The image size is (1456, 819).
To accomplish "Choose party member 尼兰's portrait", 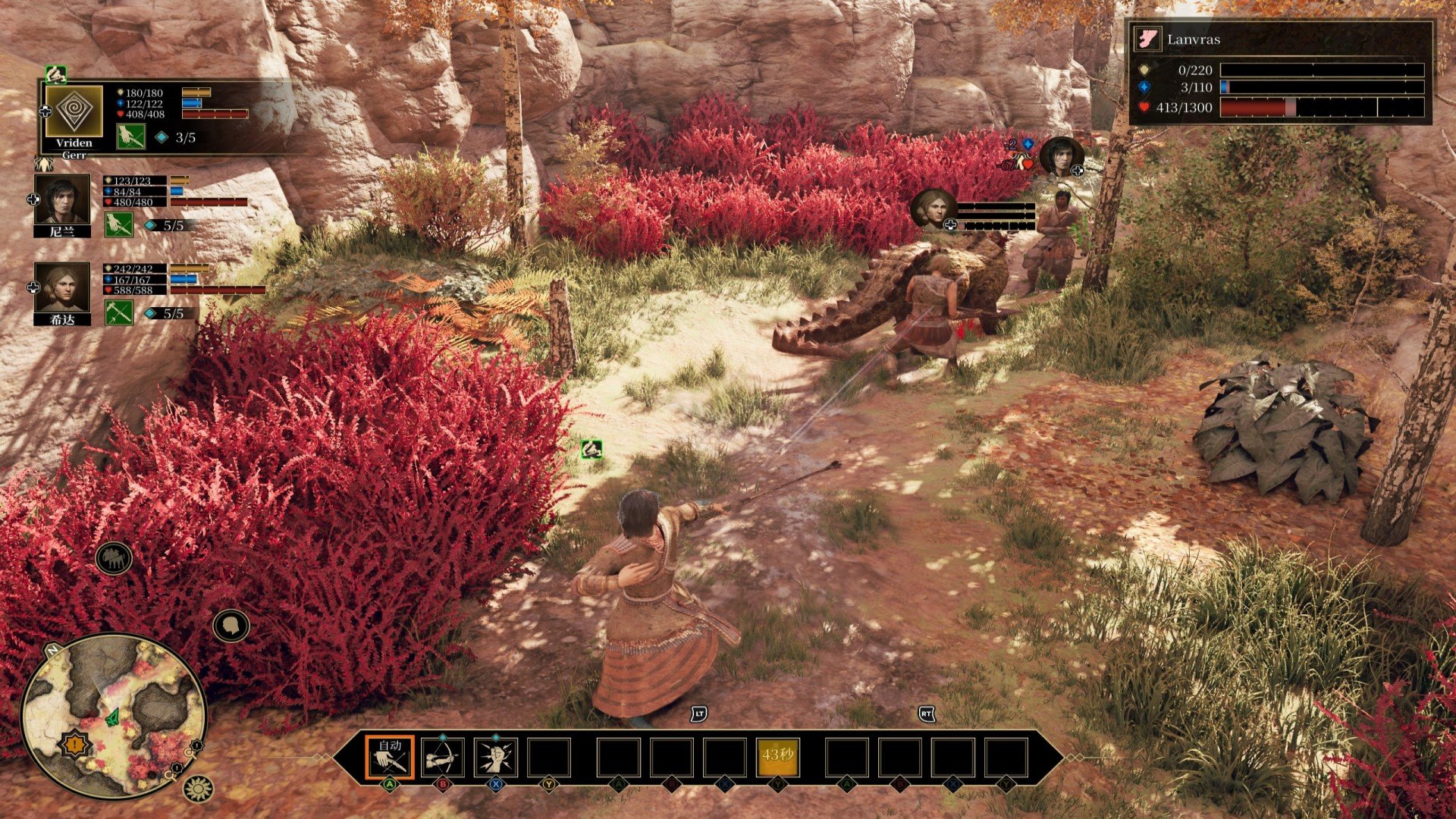I will 62,199.
